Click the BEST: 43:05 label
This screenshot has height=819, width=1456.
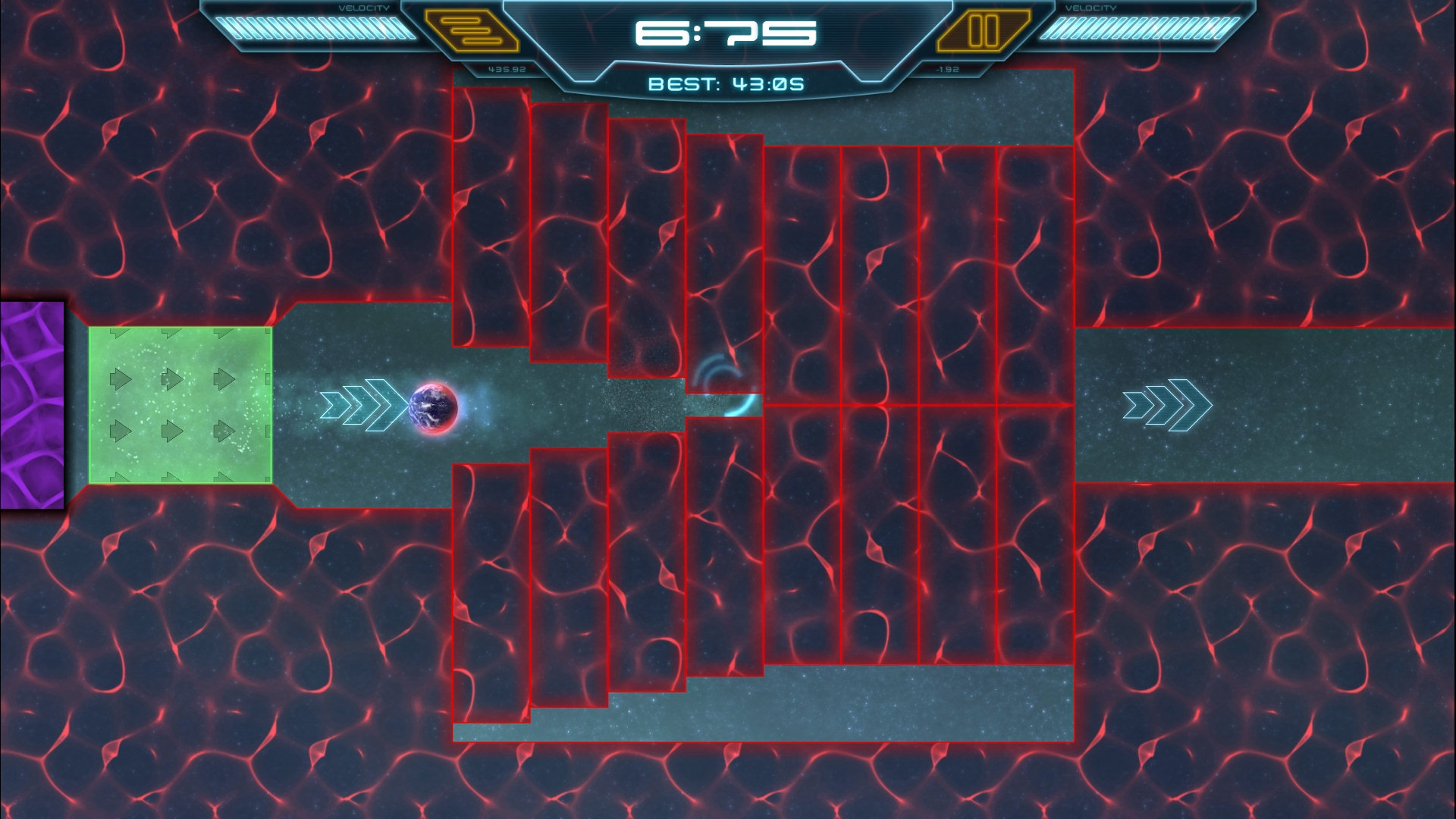pos(726,82)
